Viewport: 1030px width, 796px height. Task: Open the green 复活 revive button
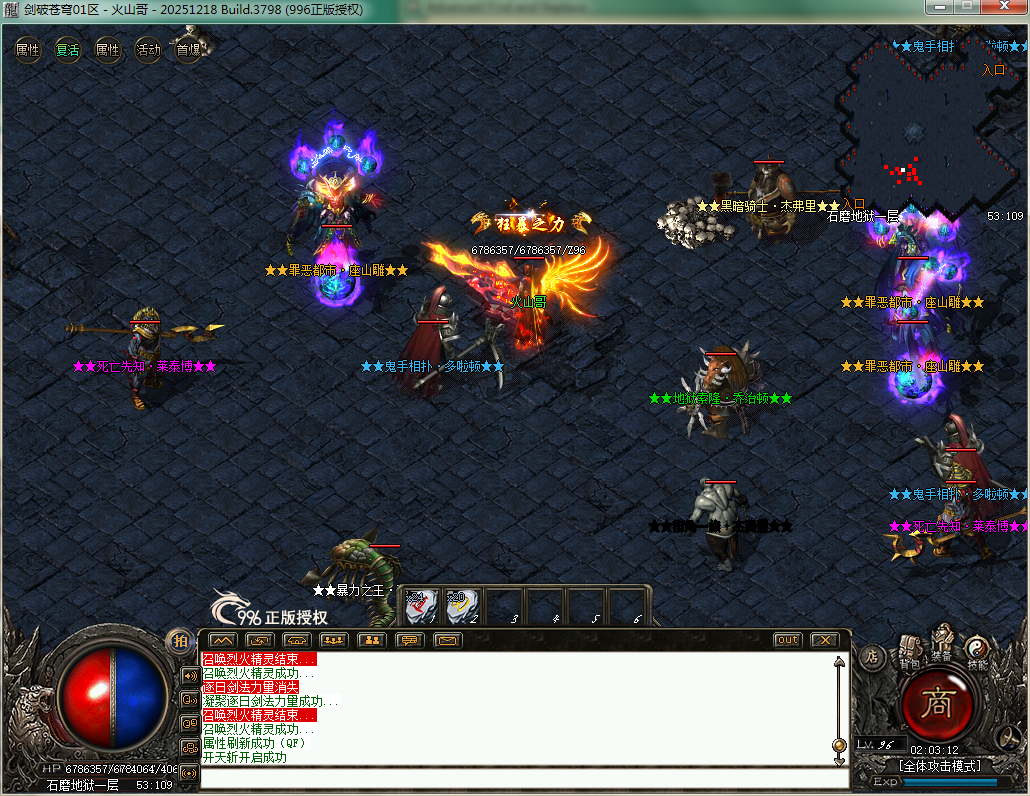click(68, 49)
